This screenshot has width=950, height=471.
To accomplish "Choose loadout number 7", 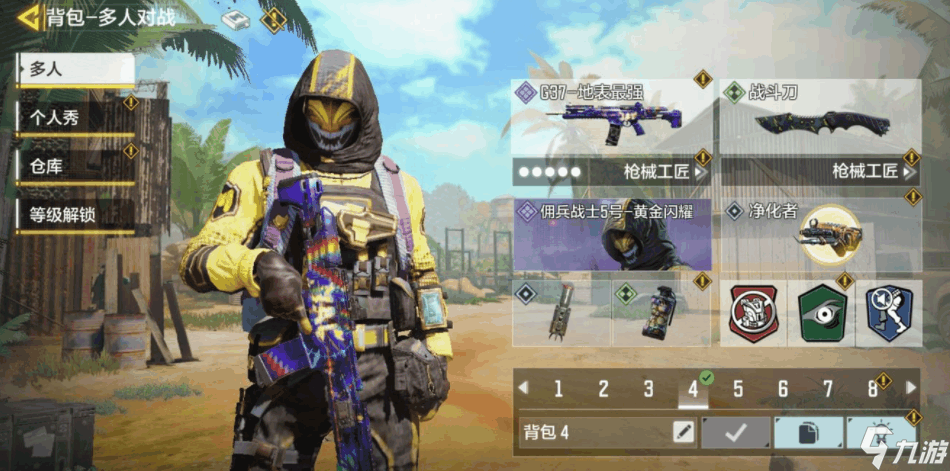I will [828, 389].
